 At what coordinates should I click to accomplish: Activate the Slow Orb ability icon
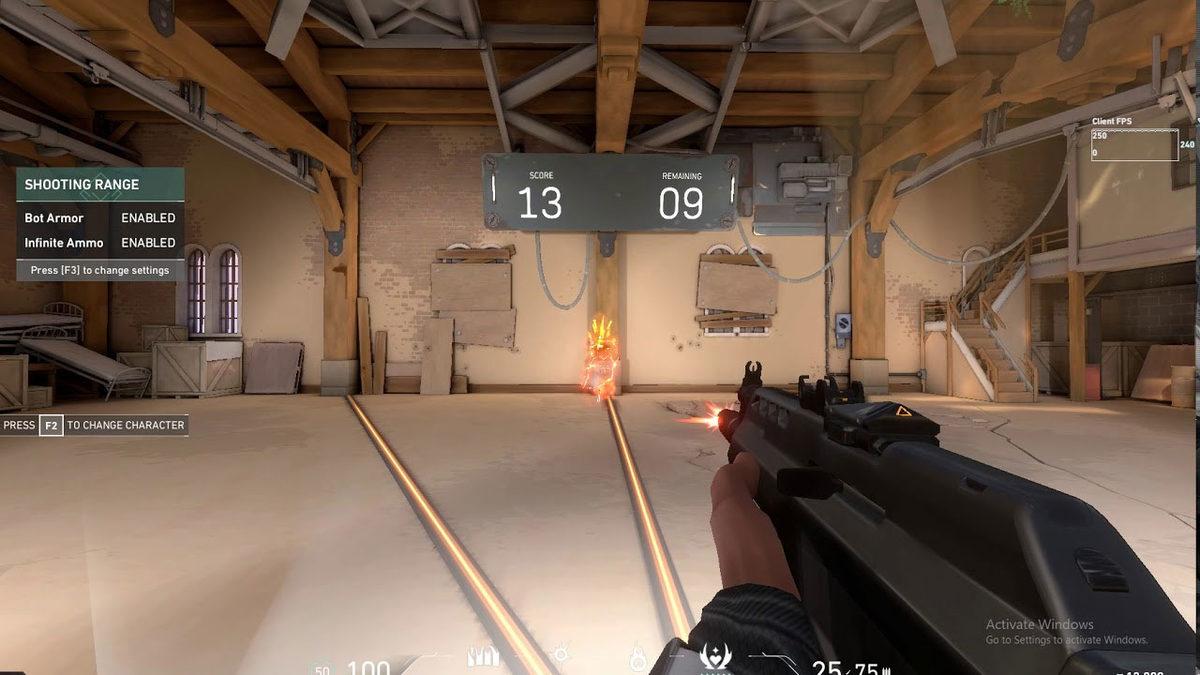click(561, 657)
